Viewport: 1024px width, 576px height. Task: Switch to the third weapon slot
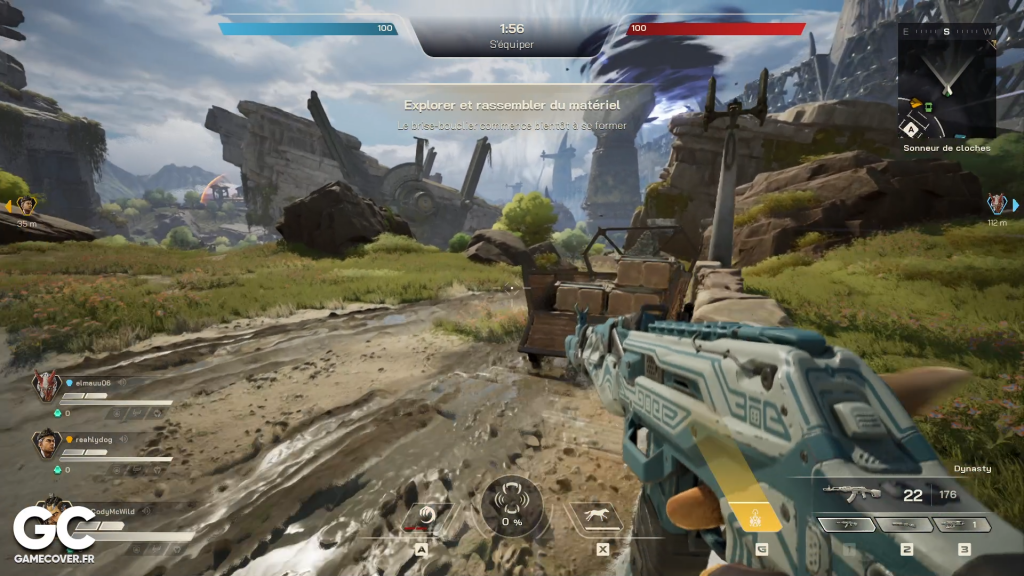pyautogui.click(x=963, y=524)
